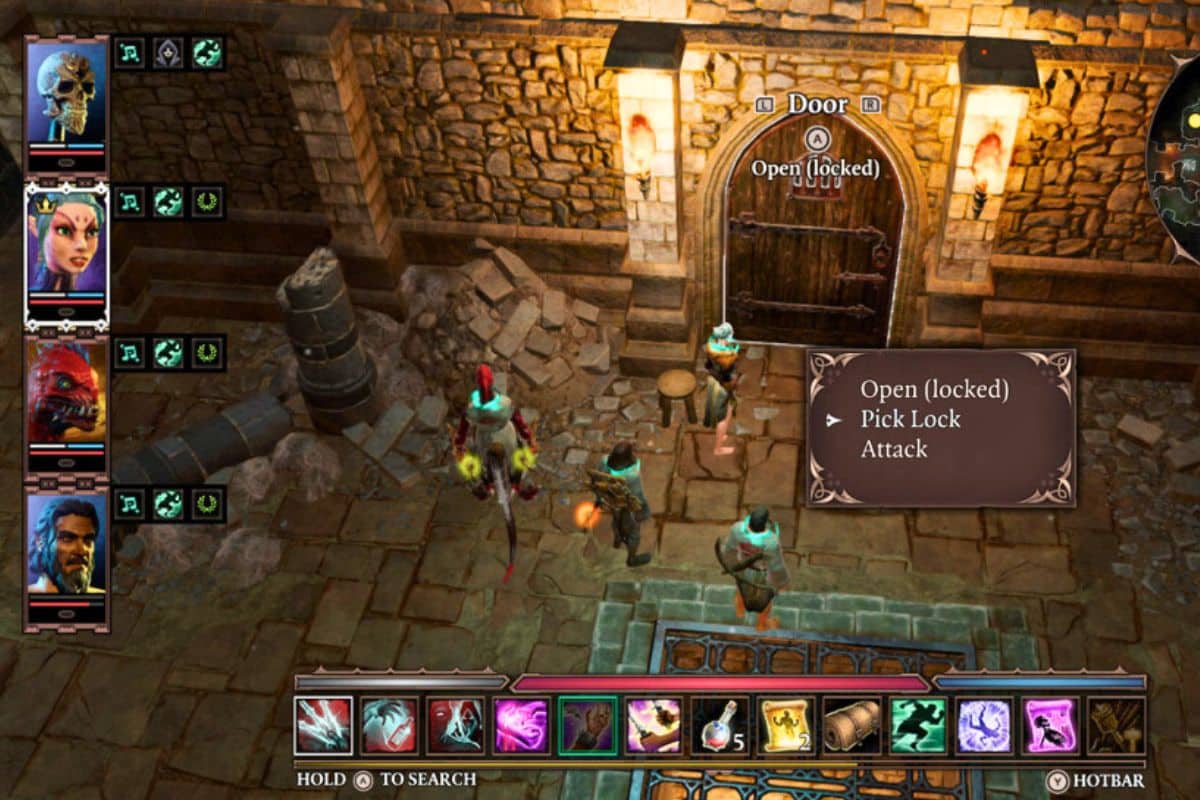The height and width of the screenshot is (800, 1200).
Task: Activate the red hooded figure skill
Action: [x=455, y=725]
